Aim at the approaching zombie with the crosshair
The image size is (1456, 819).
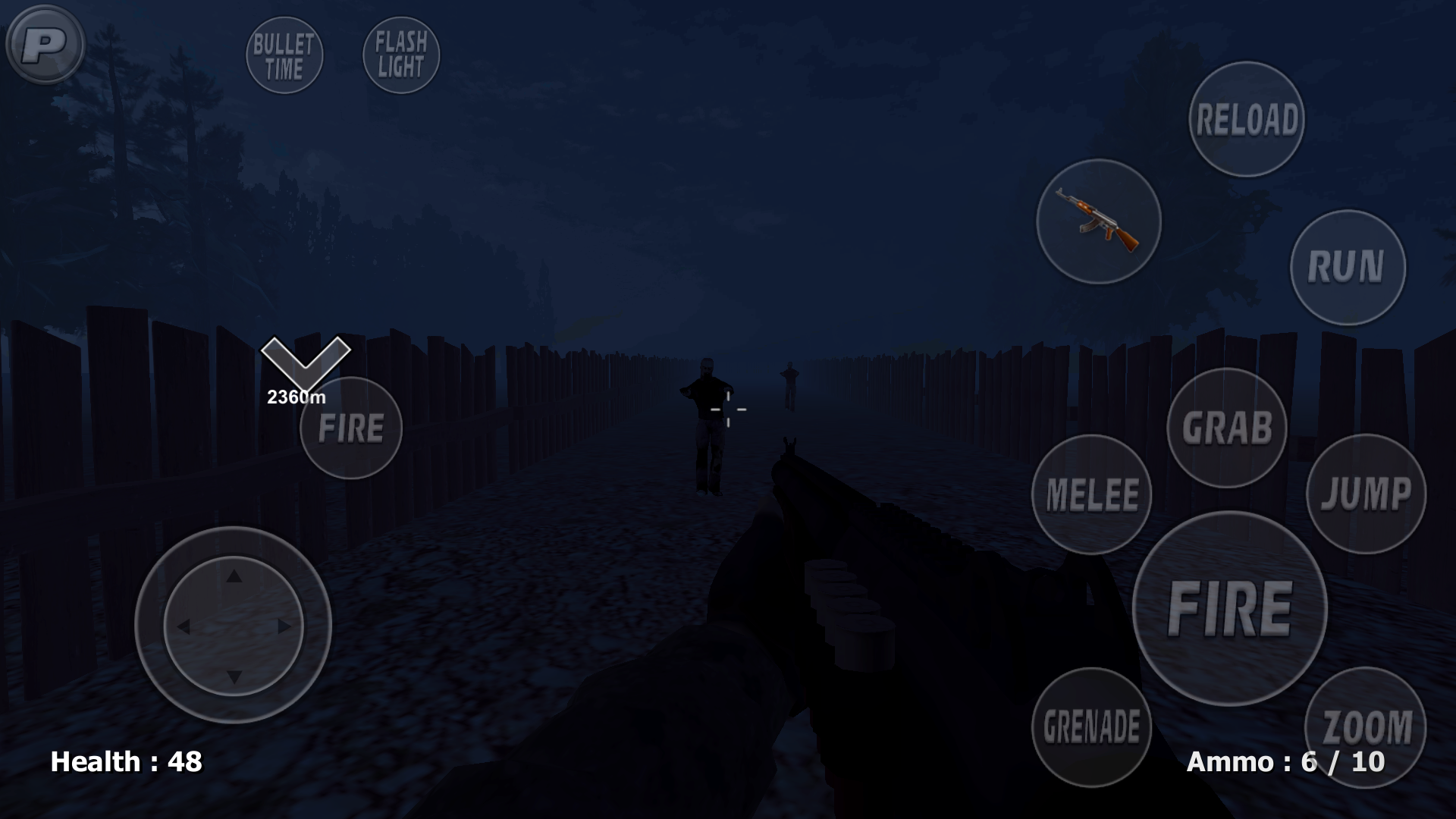tap(708, 413)
